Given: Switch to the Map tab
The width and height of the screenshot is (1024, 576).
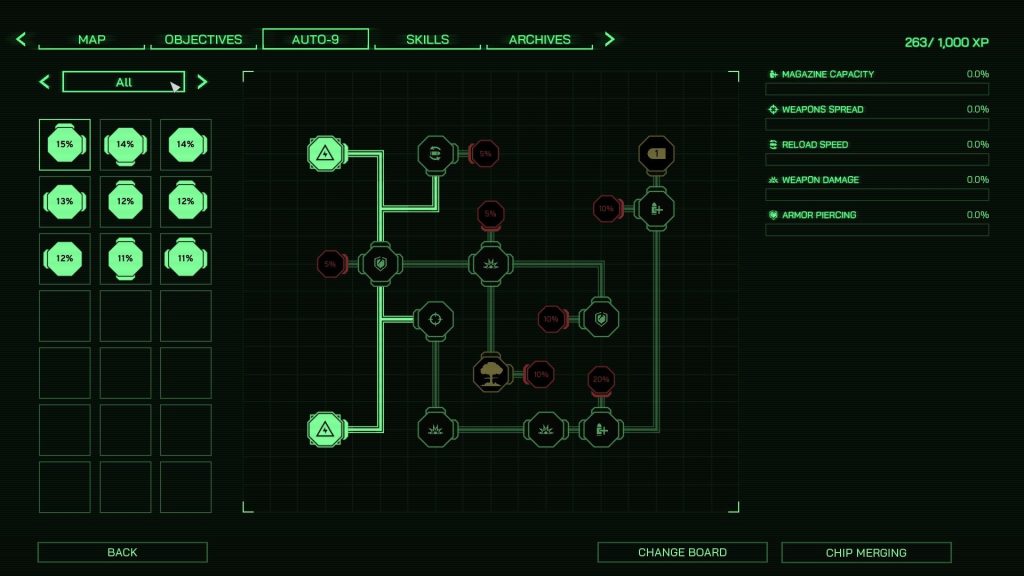Looking at the screenshot, I should 92,40.
